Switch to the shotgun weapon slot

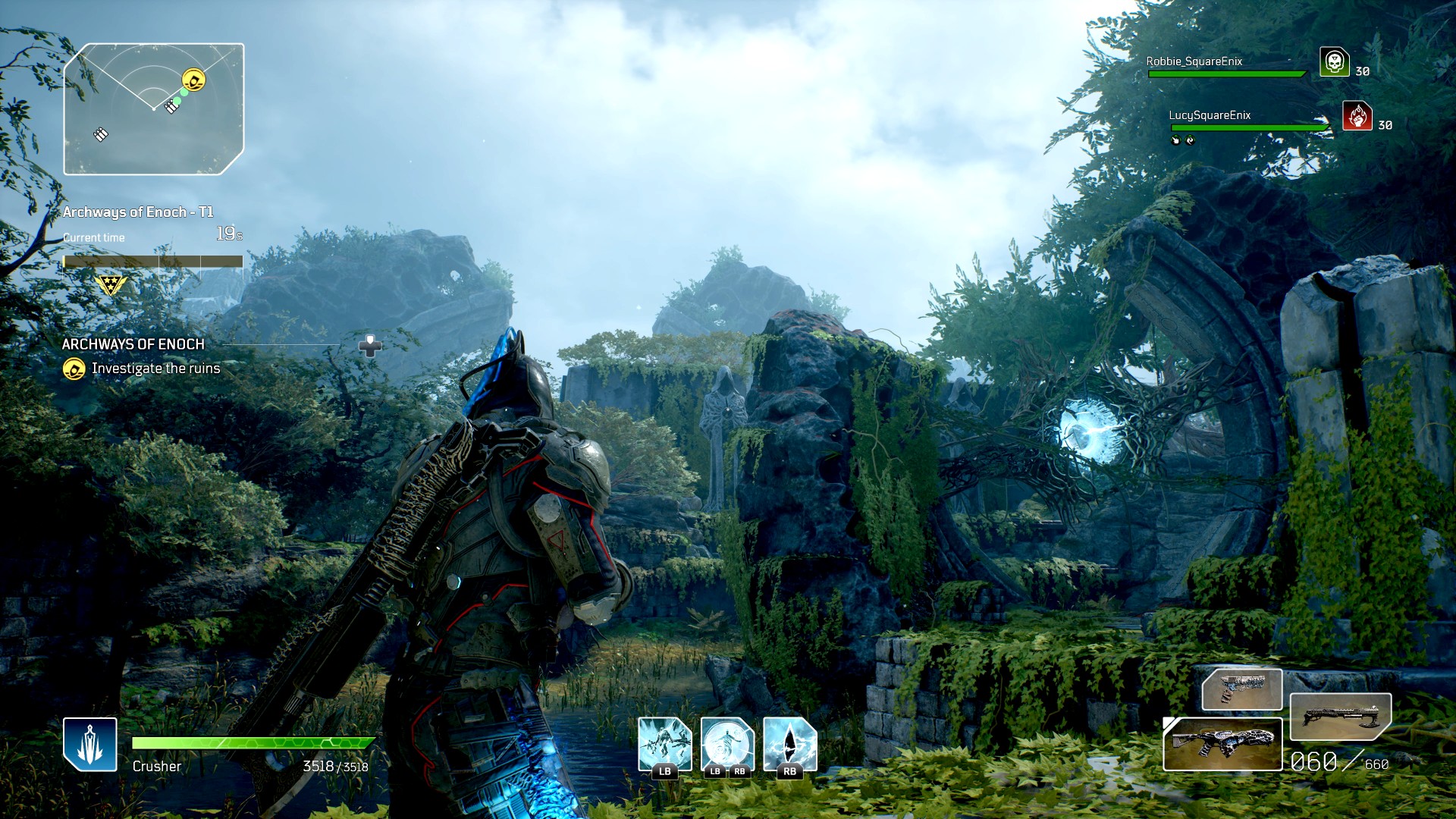tap(1340, 717)
